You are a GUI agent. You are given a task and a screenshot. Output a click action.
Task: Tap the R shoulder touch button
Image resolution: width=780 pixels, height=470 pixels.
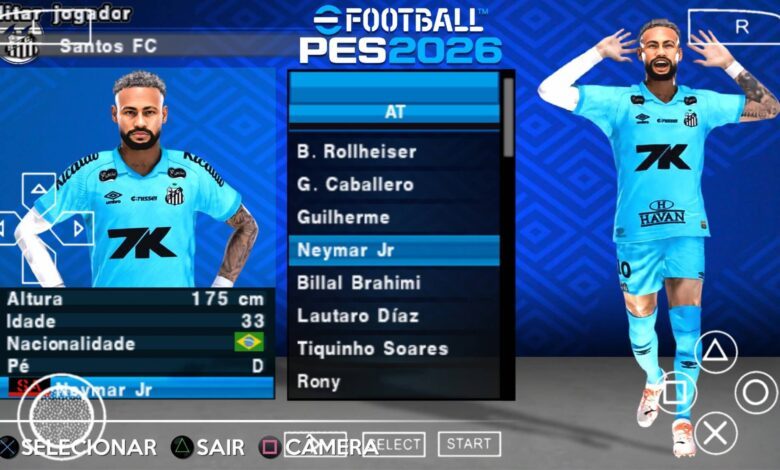click(x=741, y=27)
